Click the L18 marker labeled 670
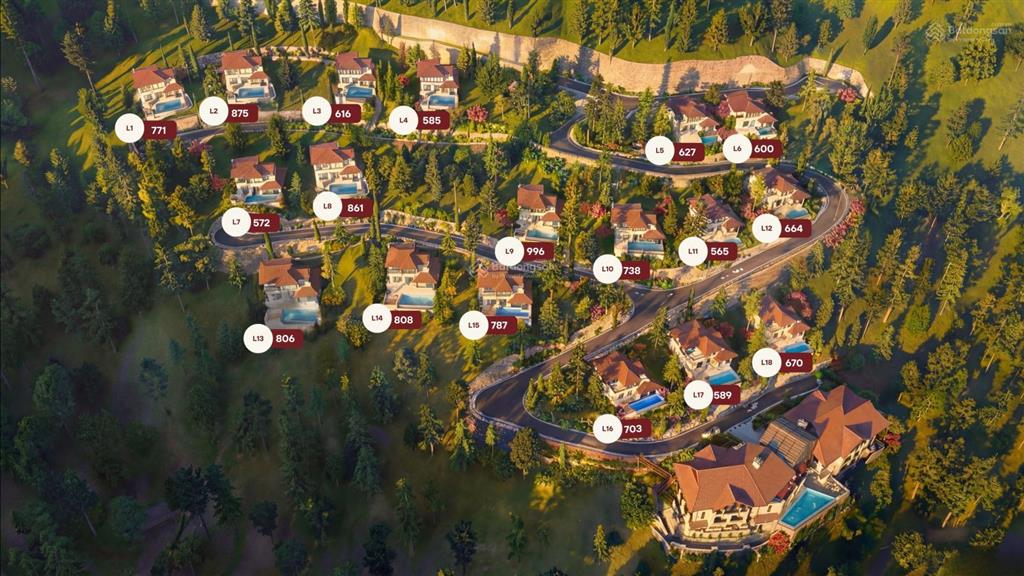 point(767,362)
